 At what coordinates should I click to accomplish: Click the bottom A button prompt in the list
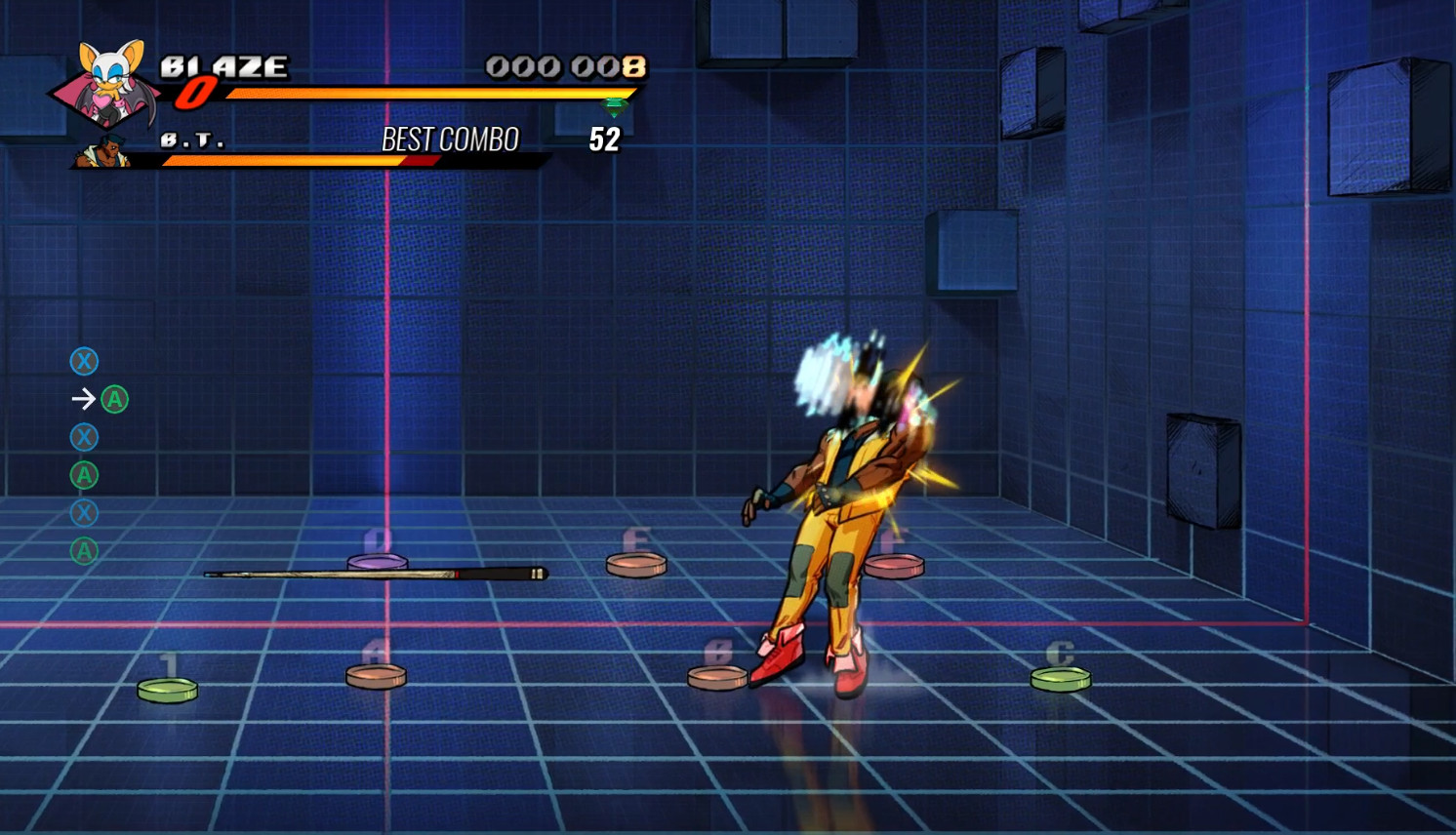pos(84,550)
